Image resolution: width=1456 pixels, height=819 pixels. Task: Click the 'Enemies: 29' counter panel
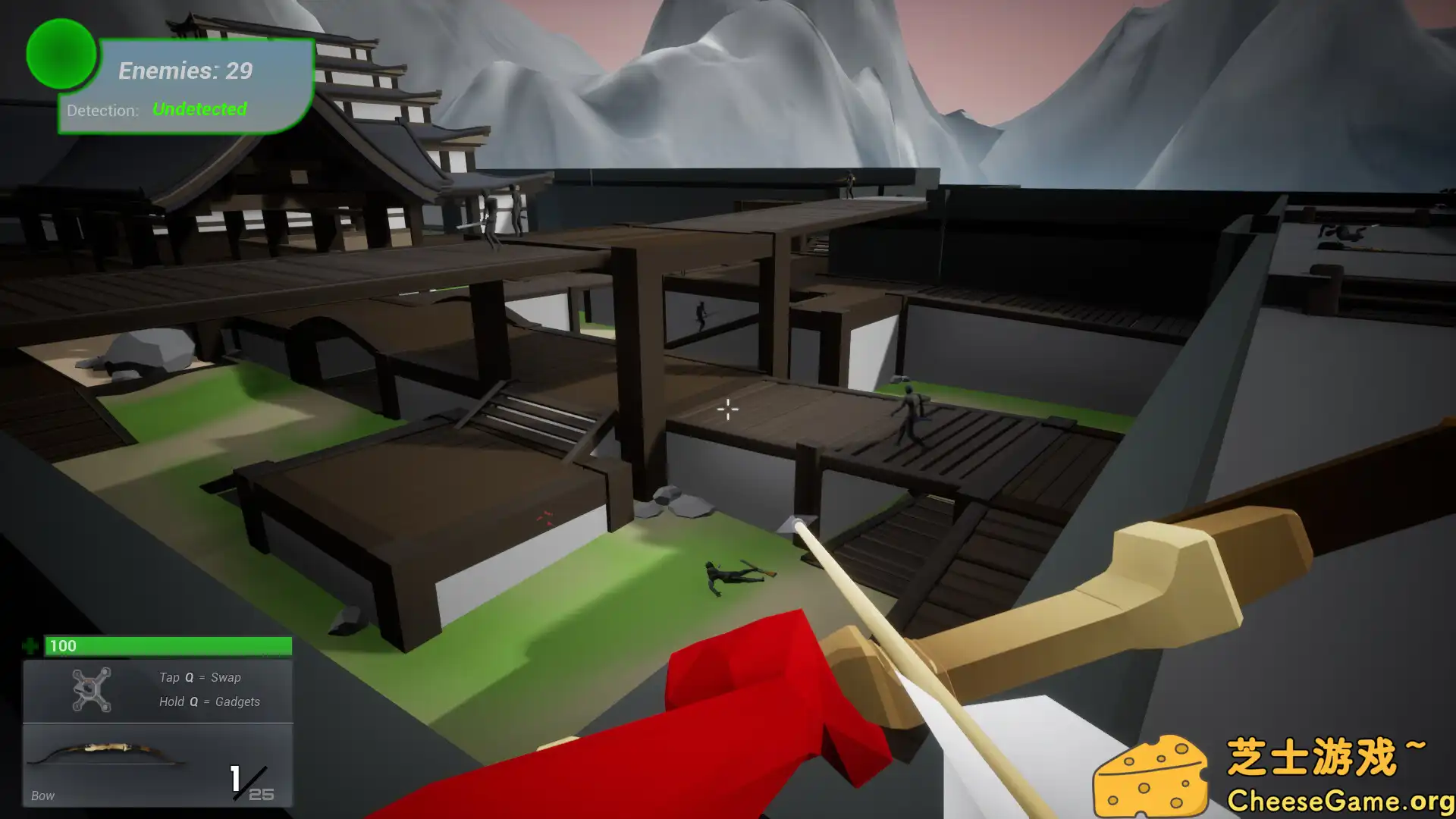click(184, 71)
